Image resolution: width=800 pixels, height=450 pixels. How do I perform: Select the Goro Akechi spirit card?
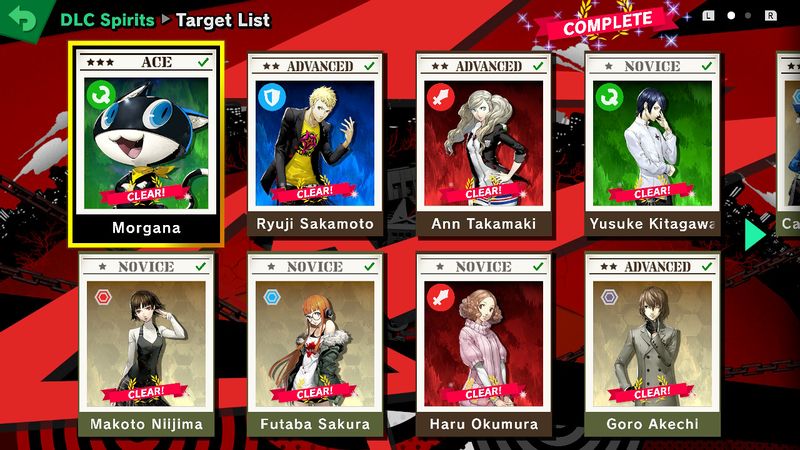[652, 345]
